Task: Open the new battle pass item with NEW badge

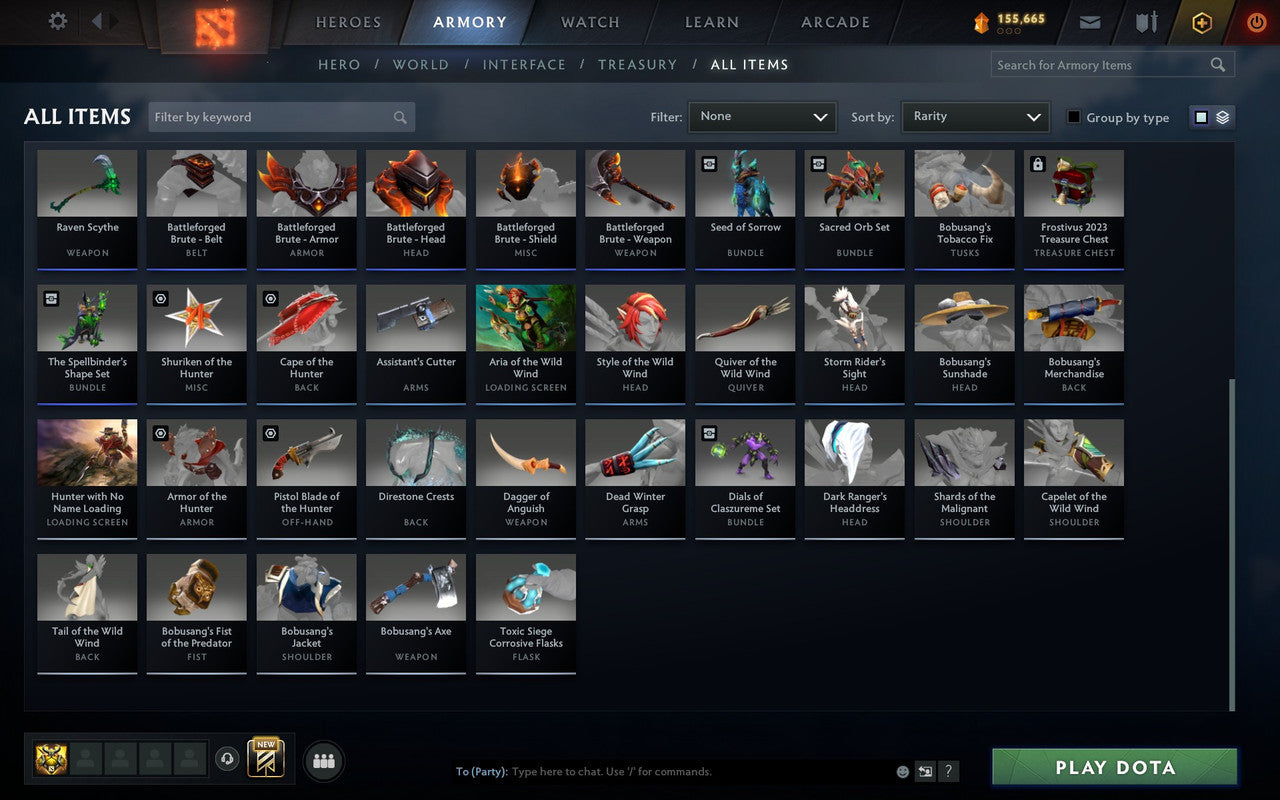Action: point(265,760)
